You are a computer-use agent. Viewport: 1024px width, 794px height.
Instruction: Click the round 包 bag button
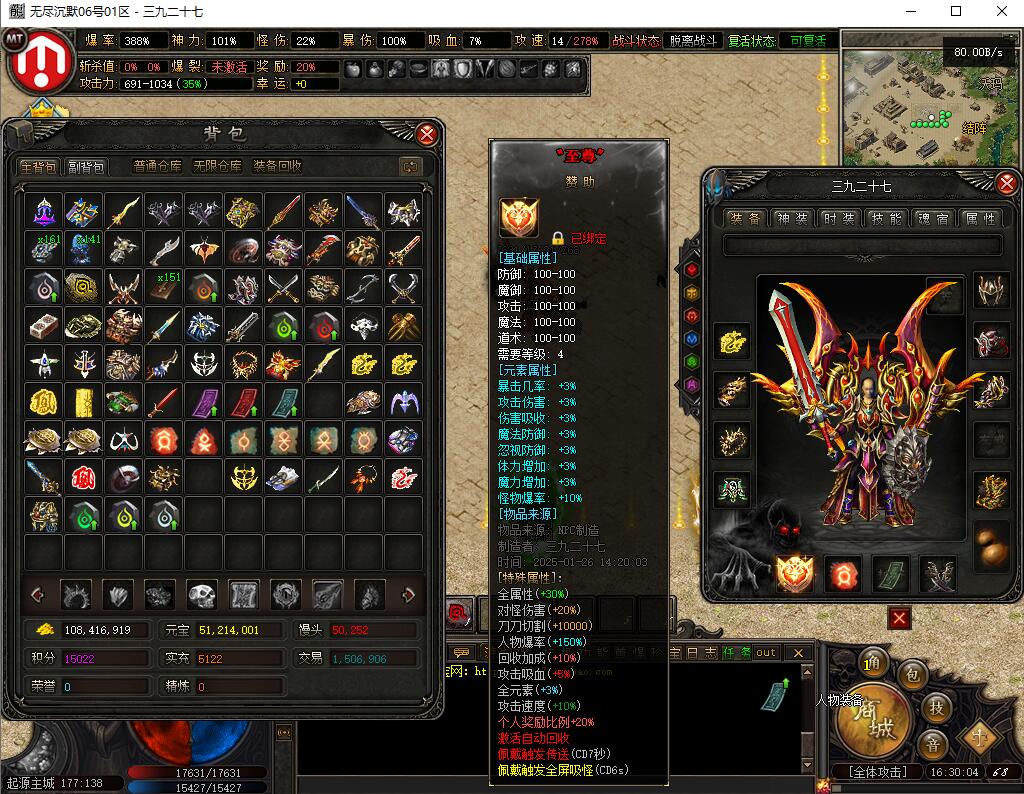click(x=913, y=673)
